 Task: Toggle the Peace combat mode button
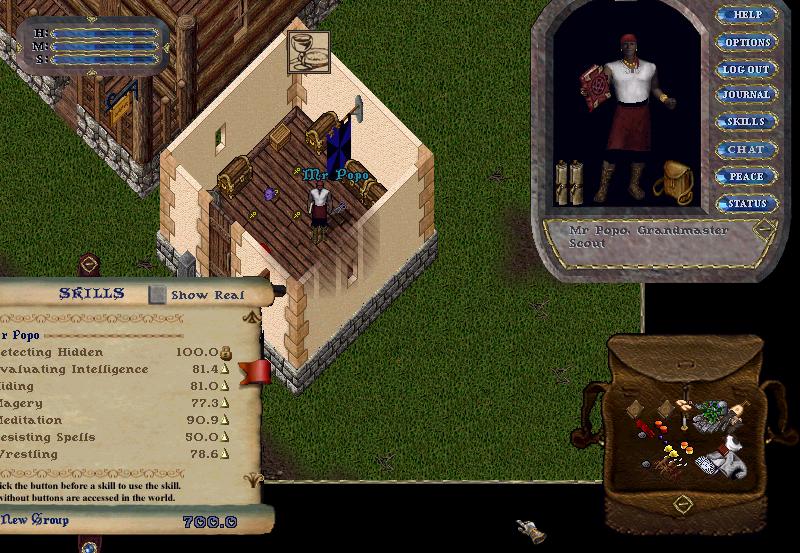(x=747, y=177)
